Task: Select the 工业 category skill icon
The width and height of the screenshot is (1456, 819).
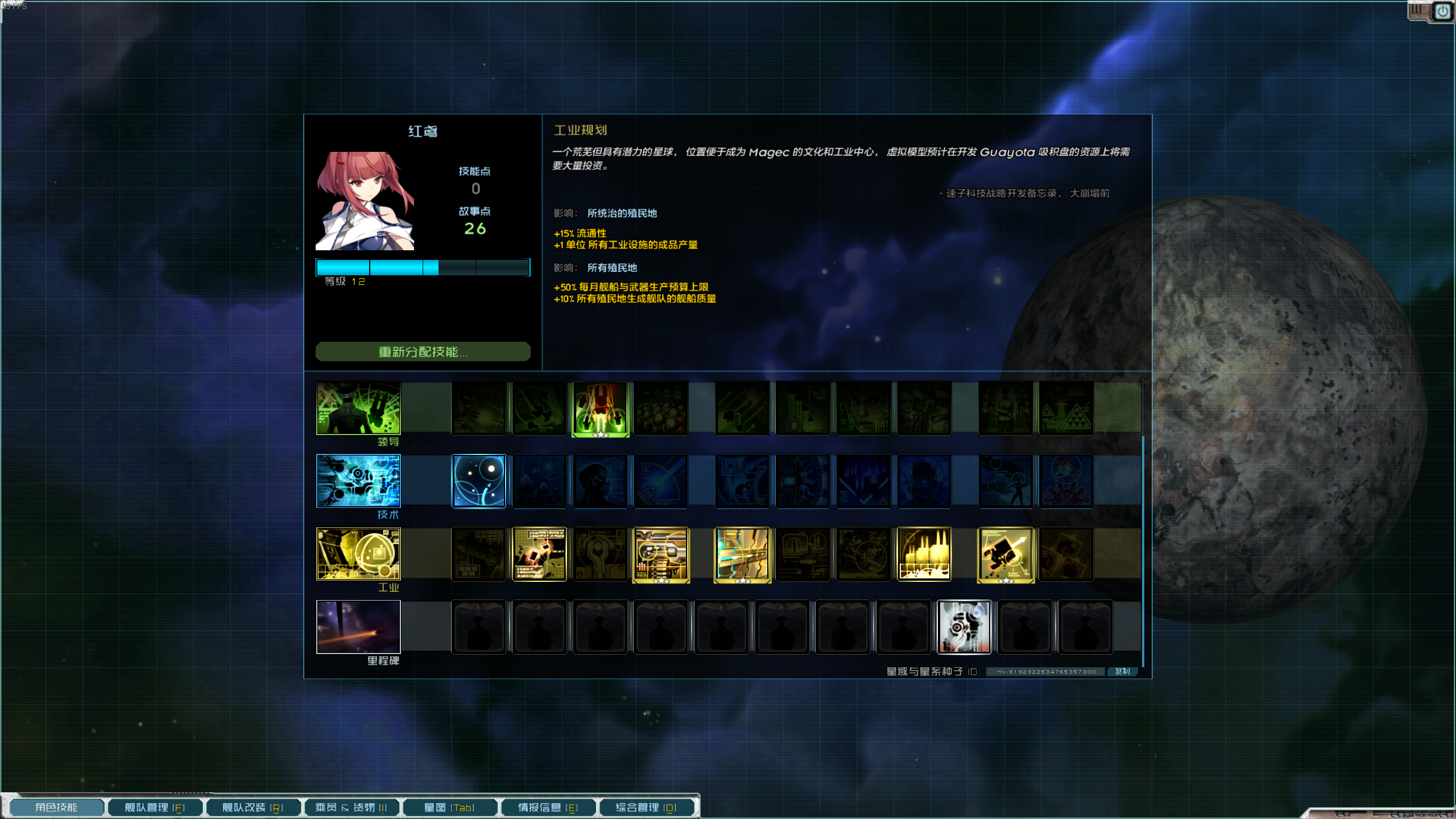Action: tap(358, 554)
